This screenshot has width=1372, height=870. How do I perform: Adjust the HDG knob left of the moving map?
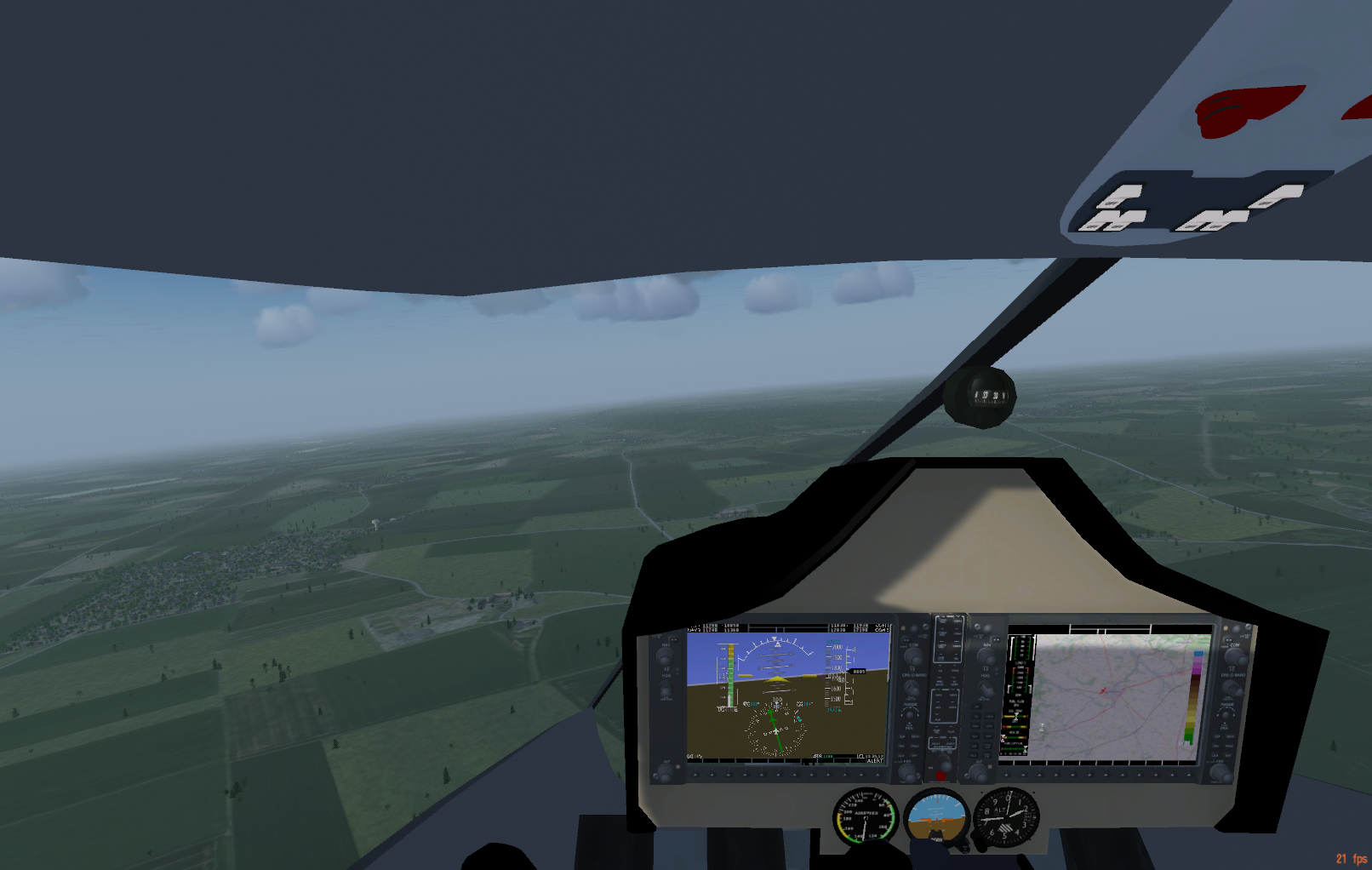(x=986, y=690)
